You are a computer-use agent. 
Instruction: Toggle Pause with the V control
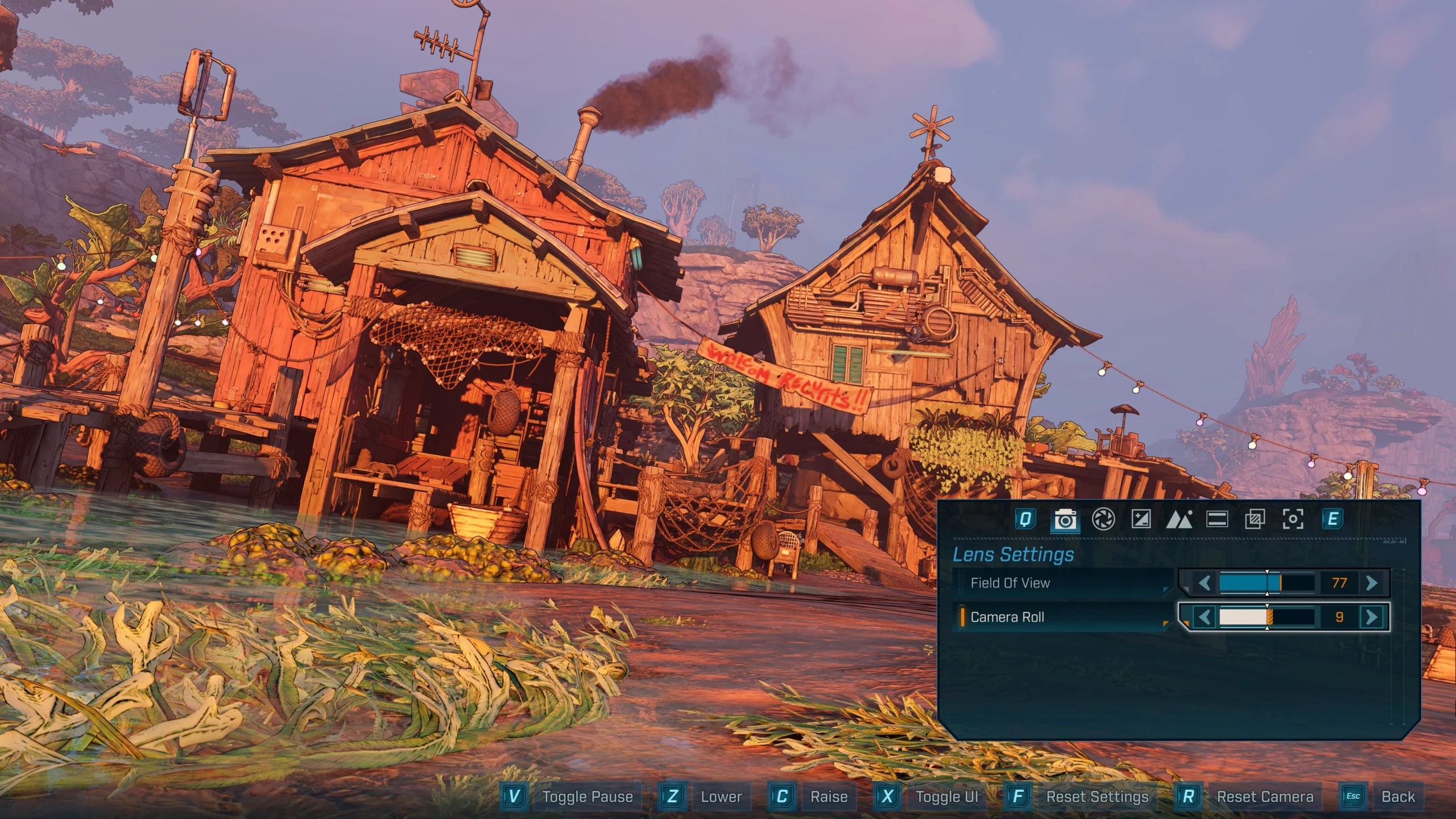(x=515, y=797)
